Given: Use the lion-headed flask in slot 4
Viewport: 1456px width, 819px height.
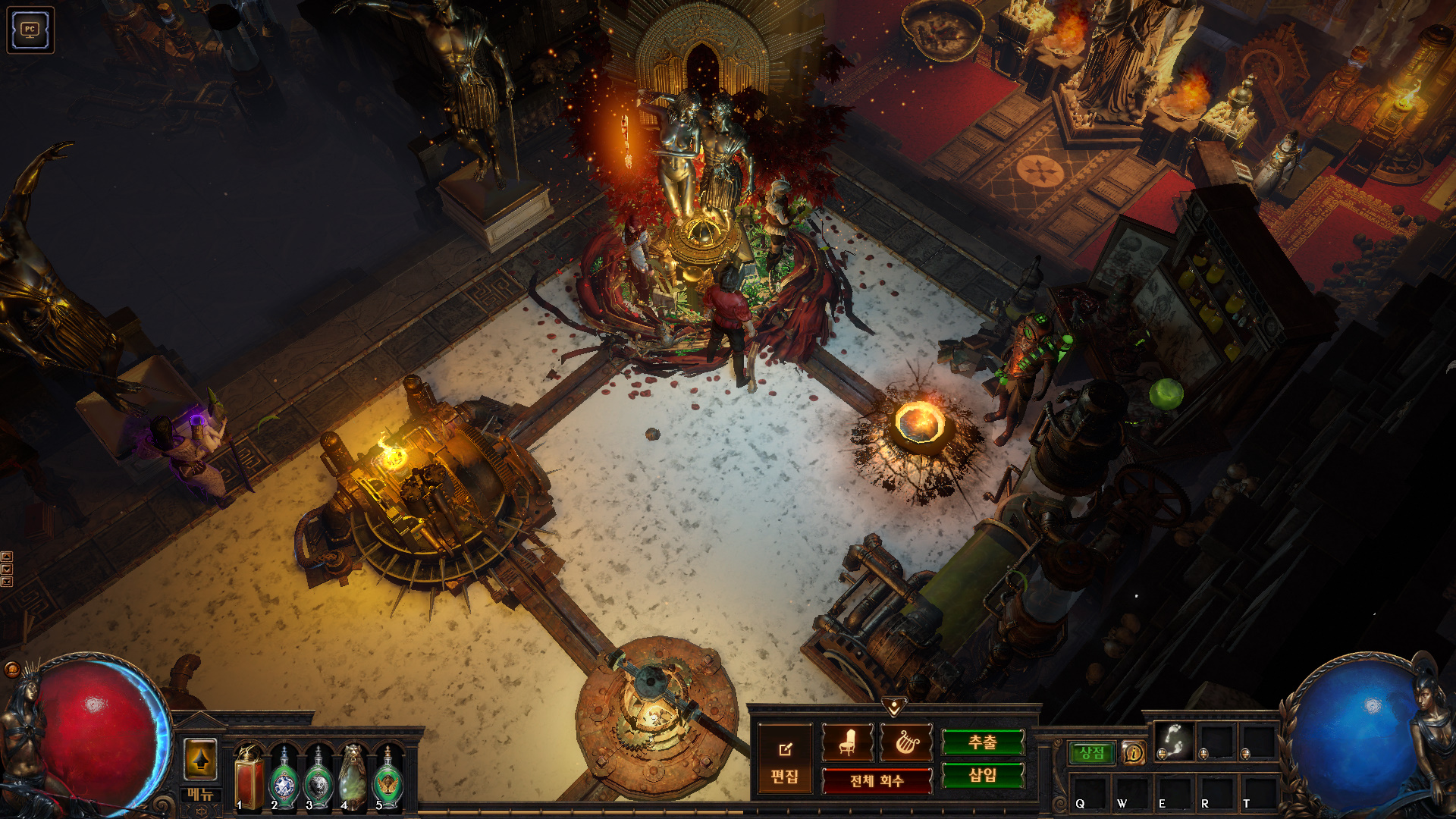Looking at the screenshot, I should [353, 777].
